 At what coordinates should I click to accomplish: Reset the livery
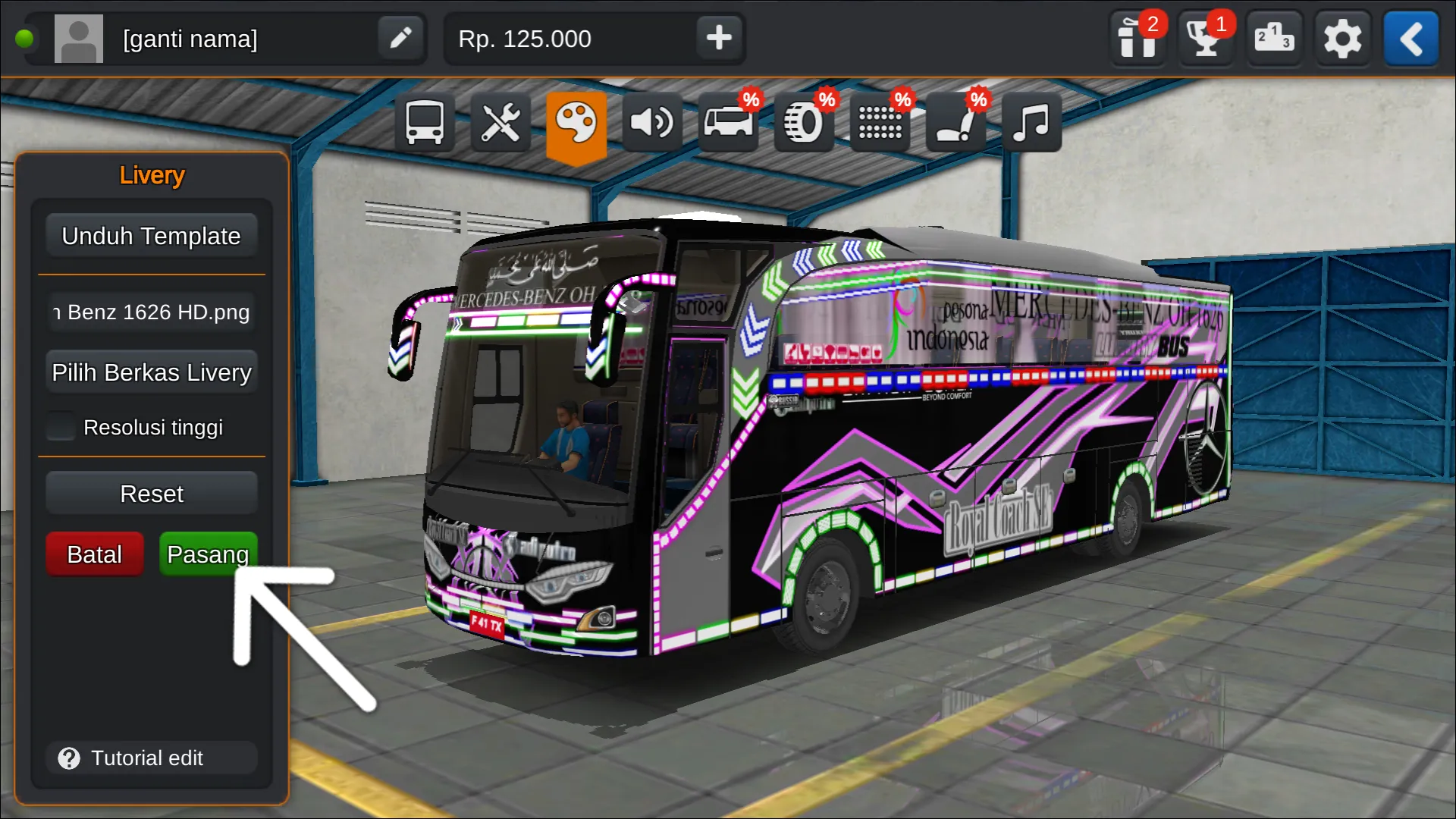[151, 494]
